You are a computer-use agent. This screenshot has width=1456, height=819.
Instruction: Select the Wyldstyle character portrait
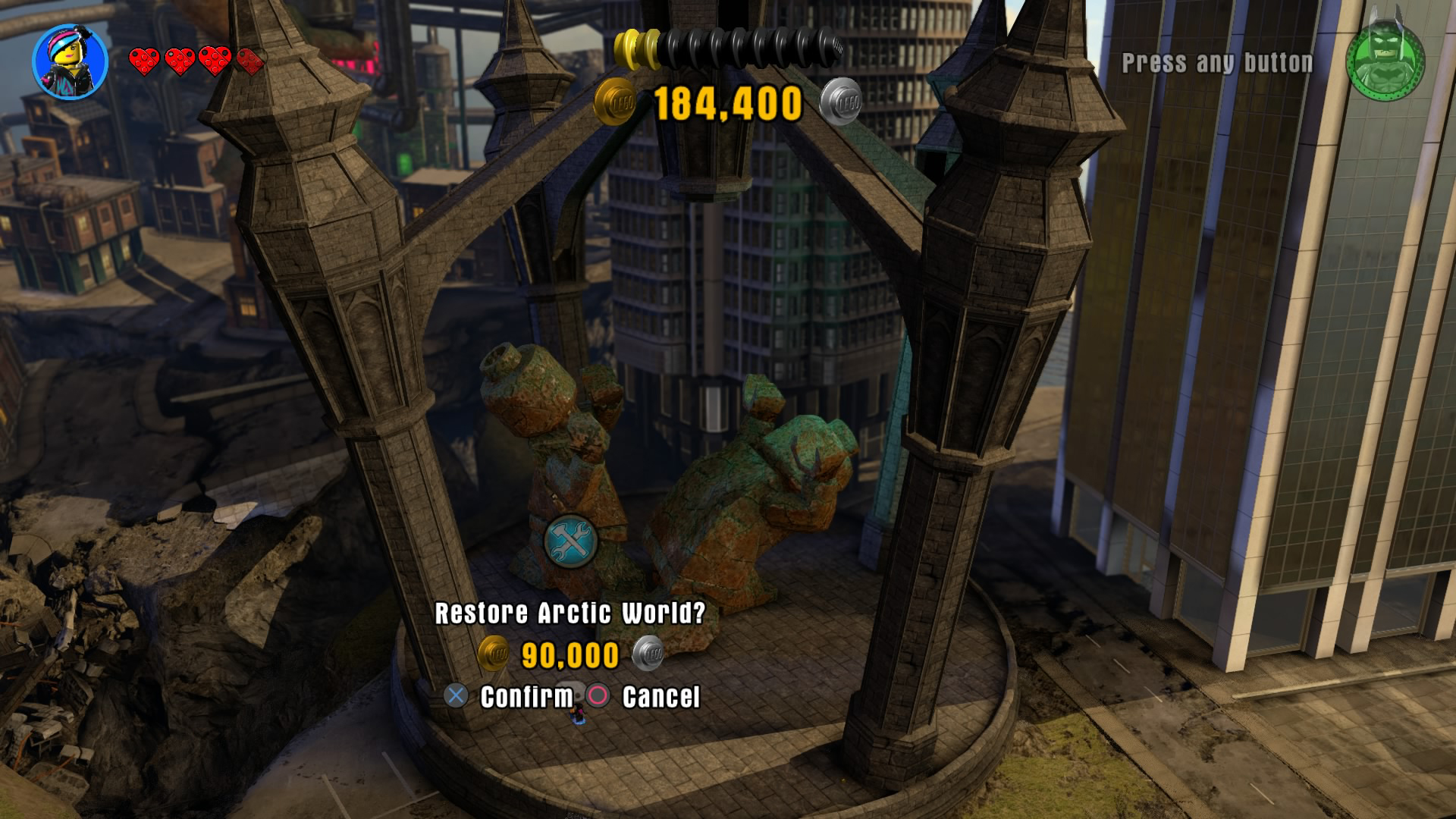[x=70, y=62]
